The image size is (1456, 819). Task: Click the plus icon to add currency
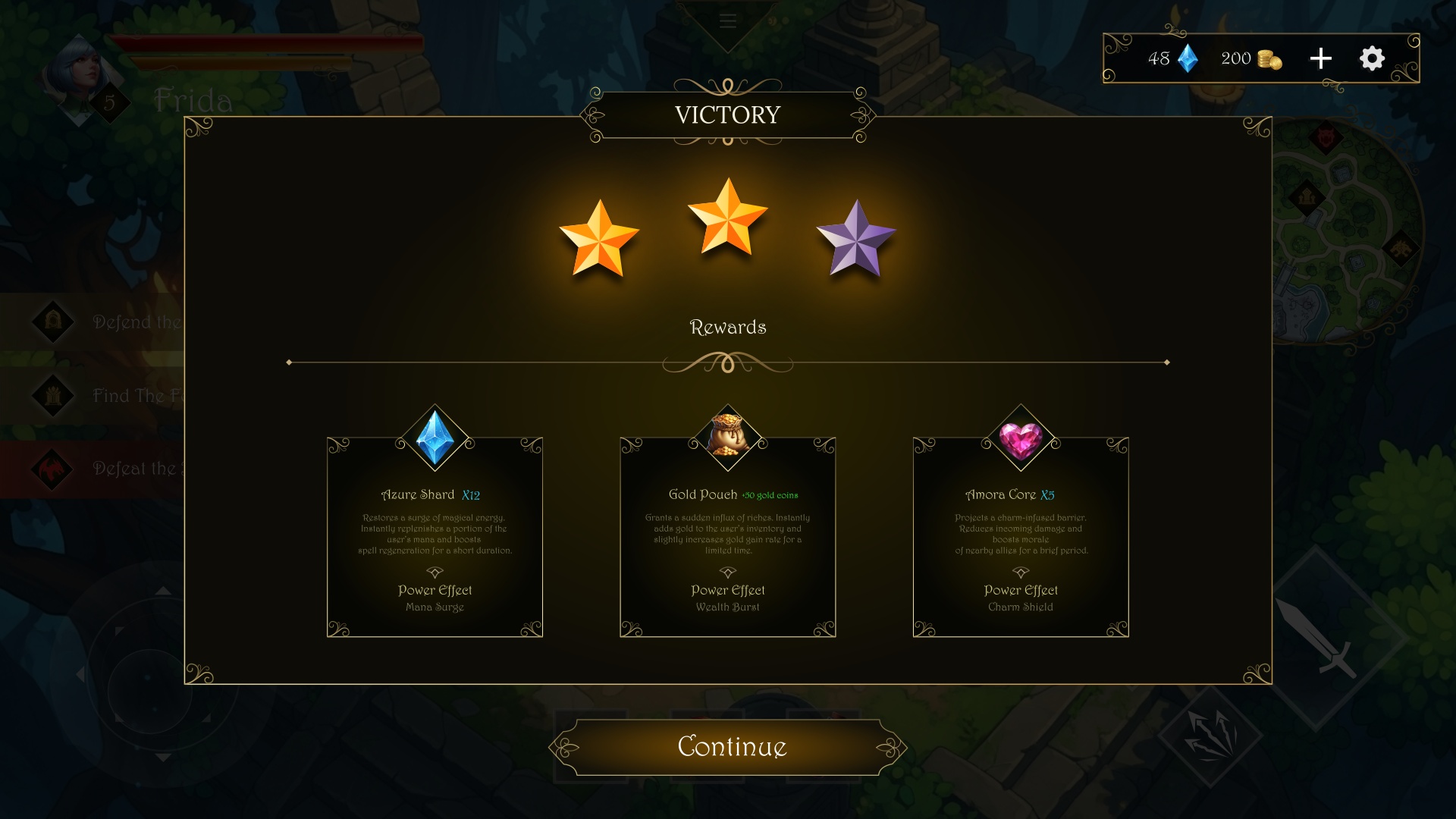pos(1320,58)
